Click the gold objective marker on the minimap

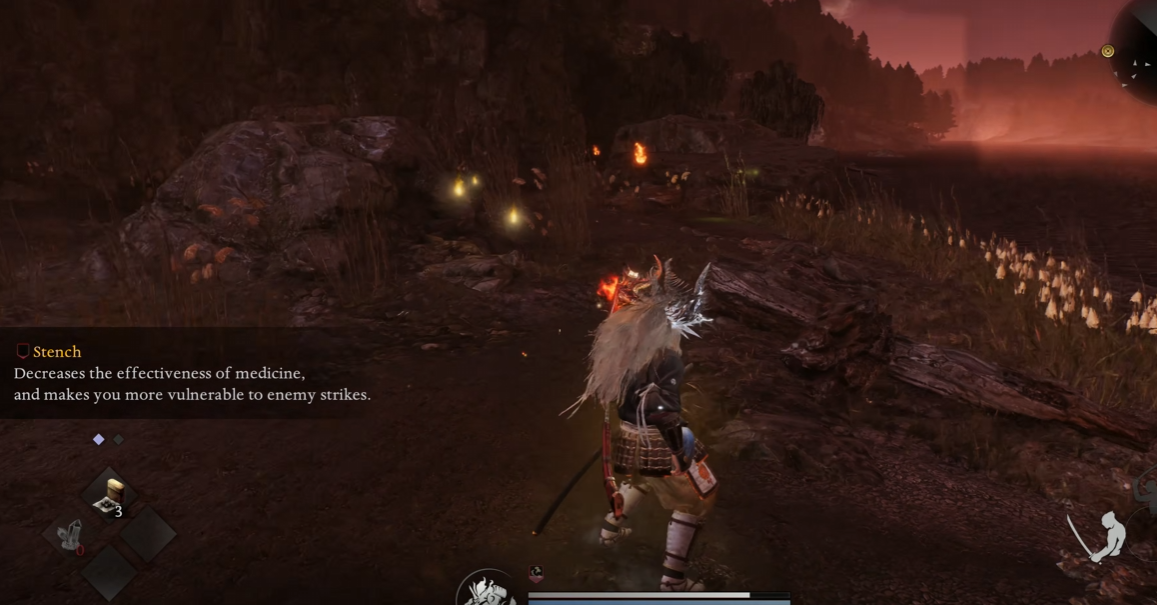pos(1108,51)
